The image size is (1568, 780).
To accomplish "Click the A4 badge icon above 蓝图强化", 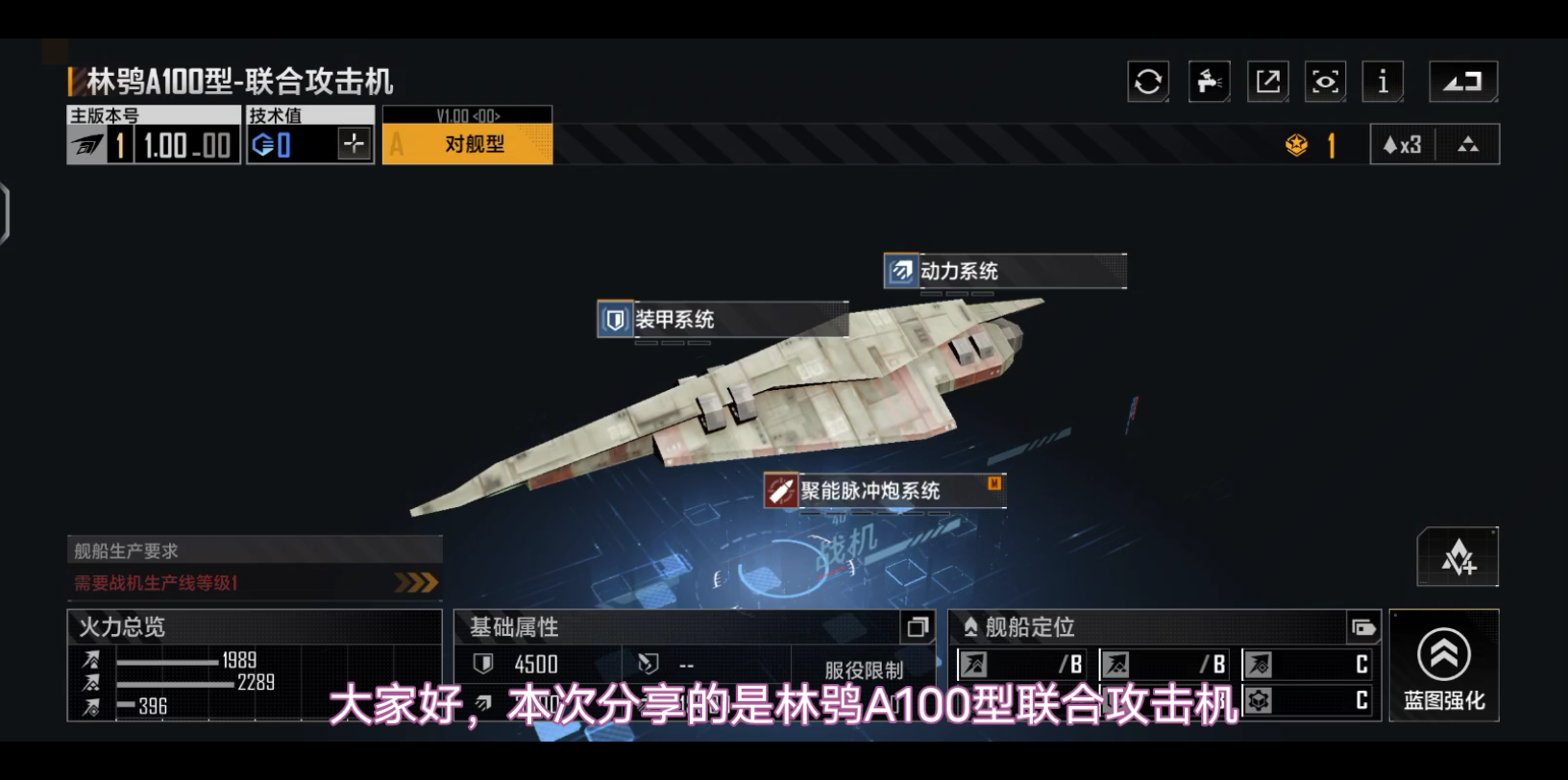I will point(1458,557).
